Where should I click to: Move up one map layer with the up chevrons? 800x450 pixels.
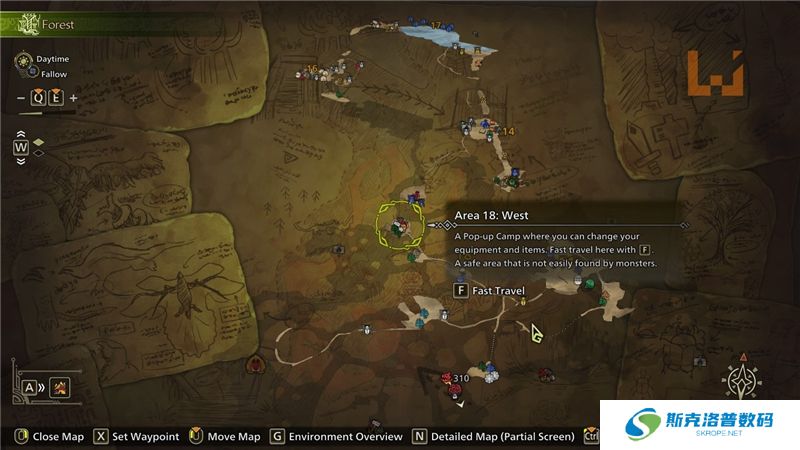[x=20, y=133]
